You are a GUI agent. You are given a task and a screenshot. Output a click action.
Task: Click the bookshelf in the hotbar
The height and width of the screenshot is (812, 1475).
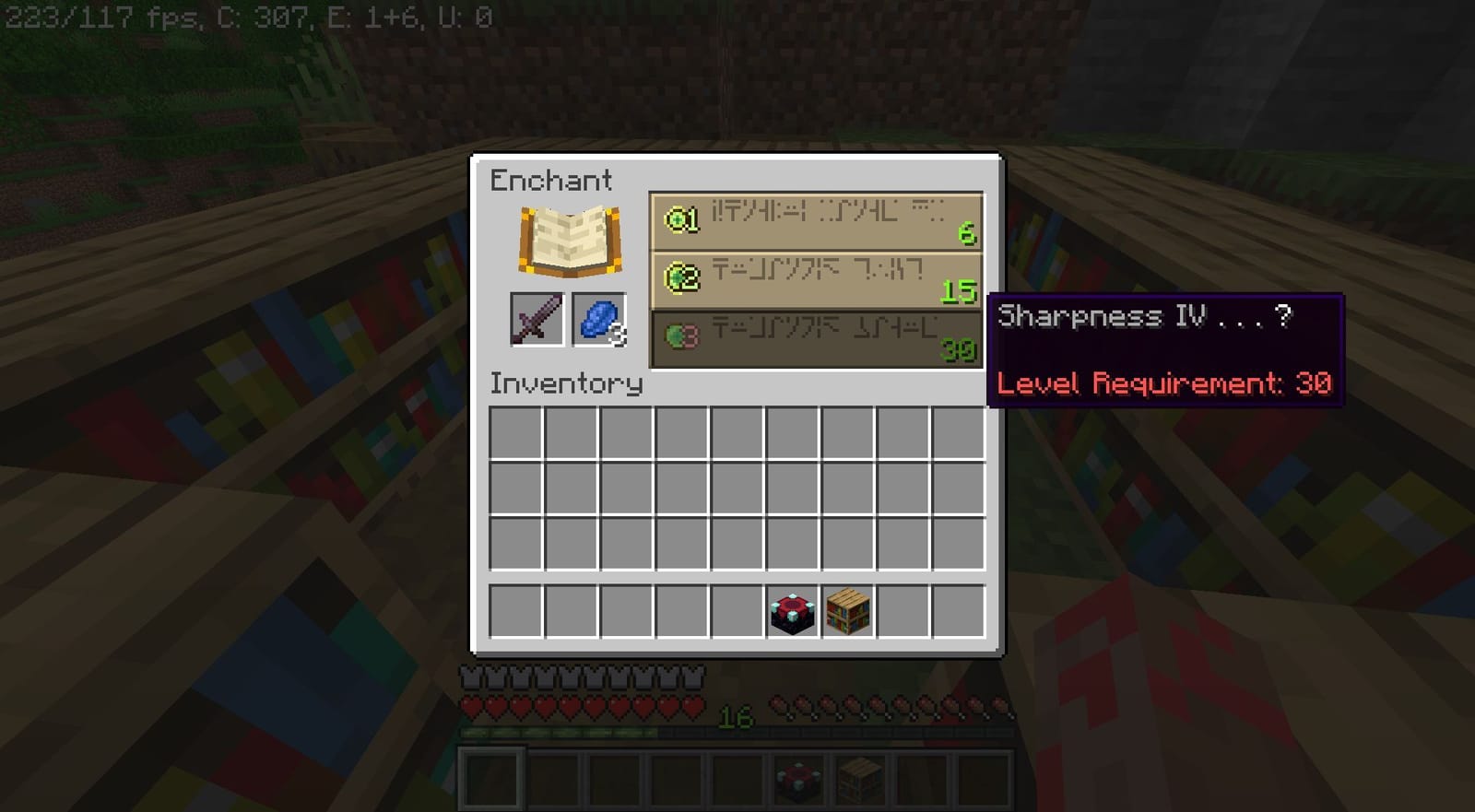tap(858, 778)
